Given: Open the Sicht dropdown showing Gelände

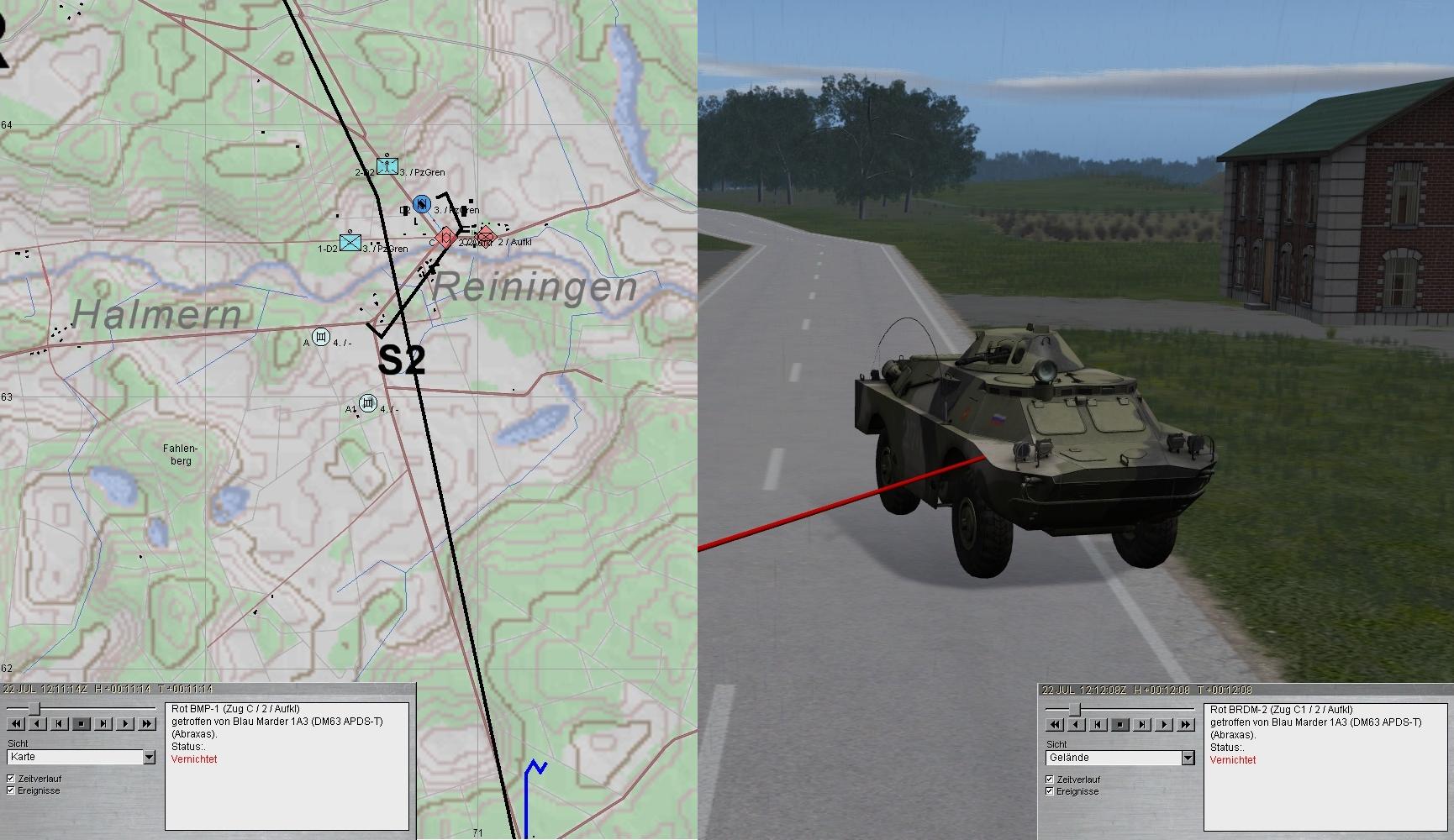Looking at the screenshot, I should click(x=1188, y=758).
